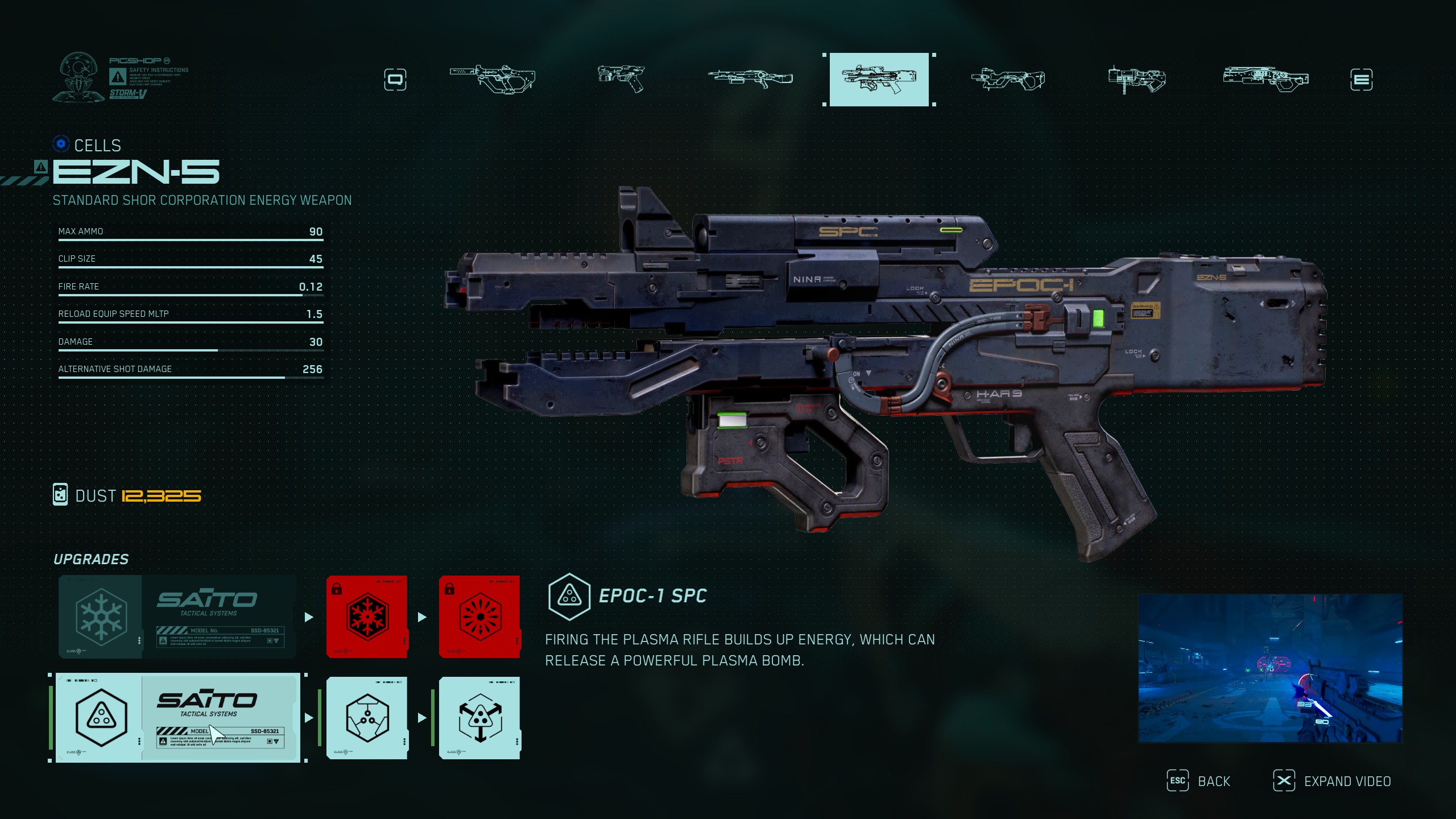Choose the locked red starburst upgrade
The image size is (1456, 819).
pos(479,617)
